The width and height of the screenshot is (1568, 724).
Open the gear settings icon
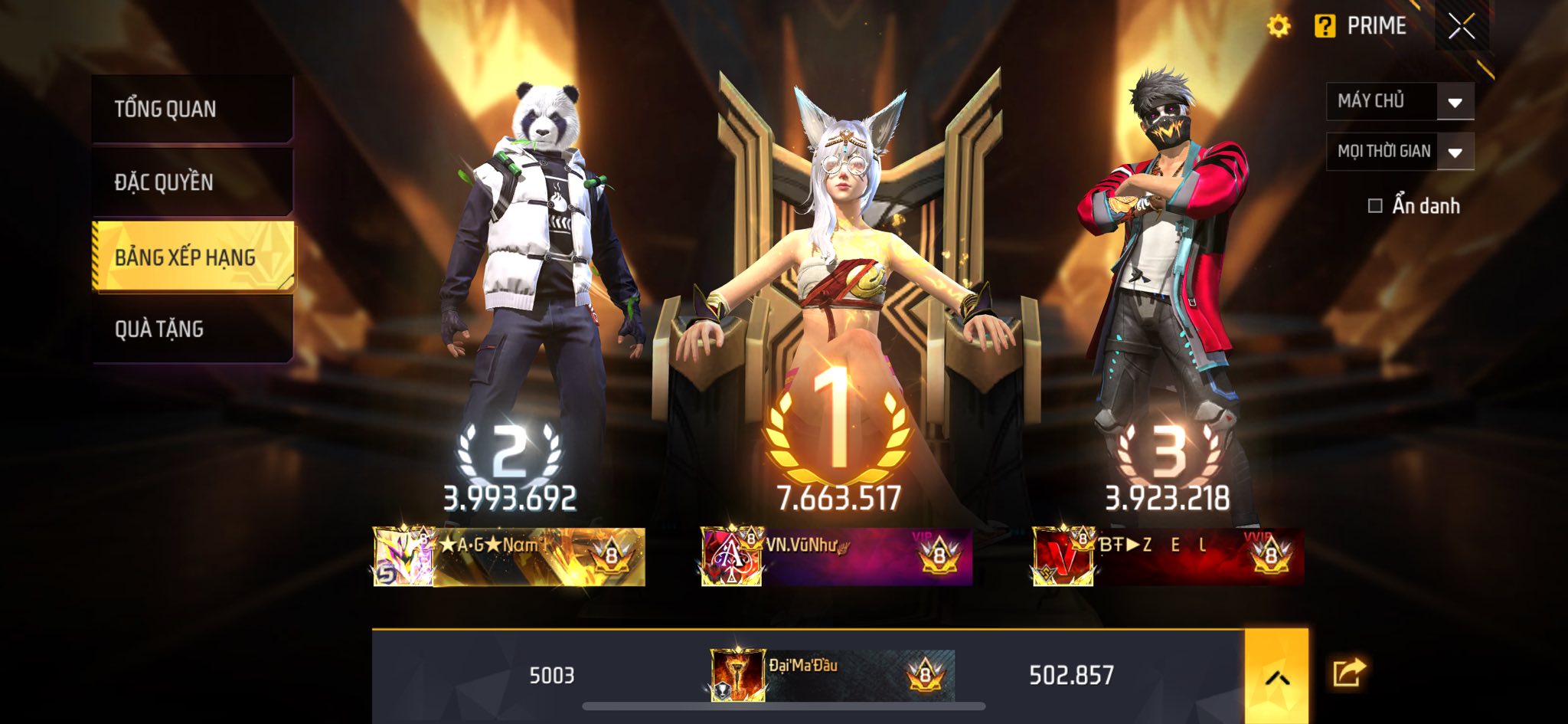point(1278,26)
